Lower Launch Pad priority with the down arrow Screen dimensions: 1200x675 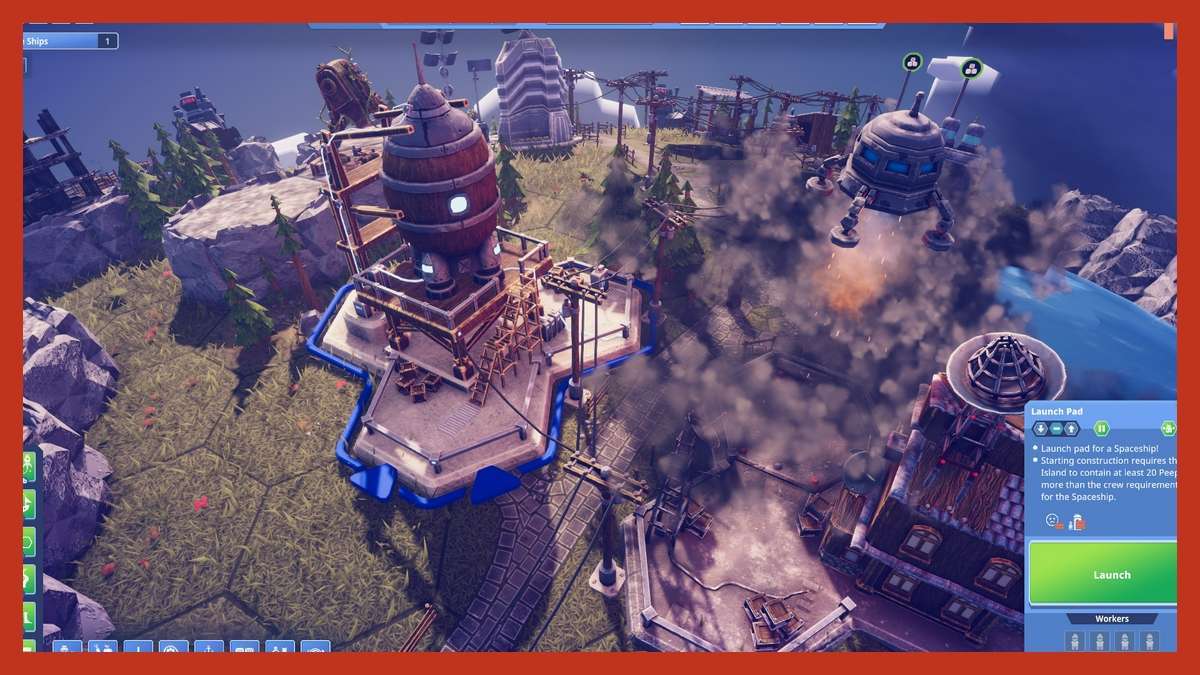(x=1041, y=429)
